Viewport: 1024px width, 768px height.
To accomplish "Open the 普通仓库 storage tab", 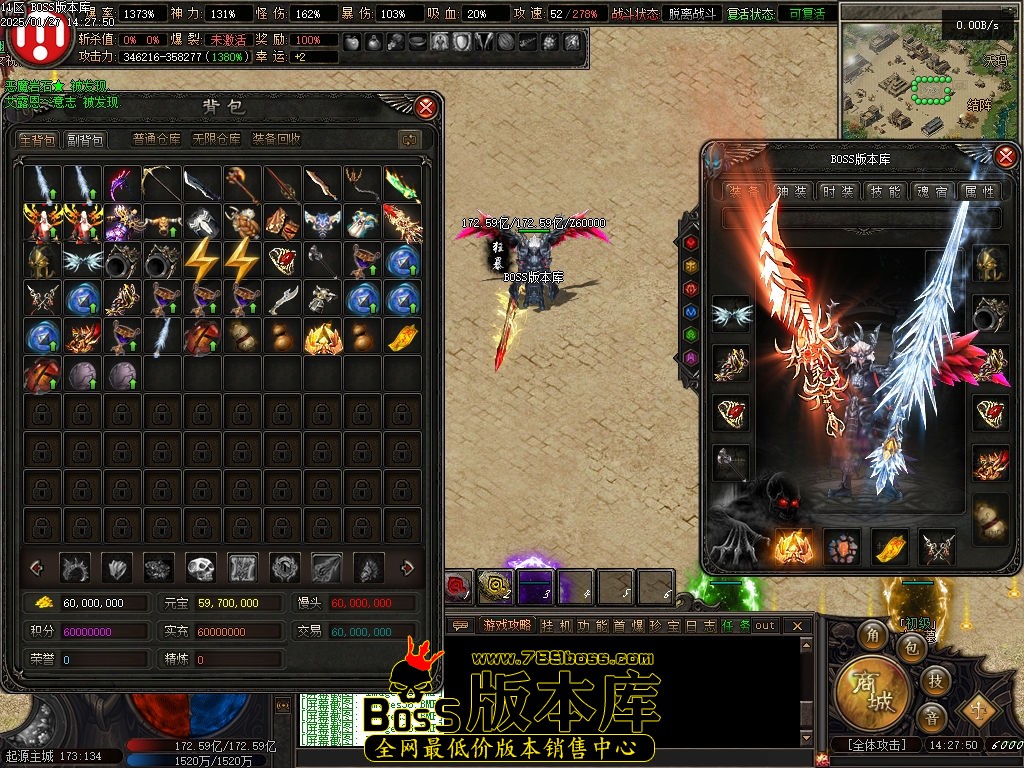I will point(157,140).
